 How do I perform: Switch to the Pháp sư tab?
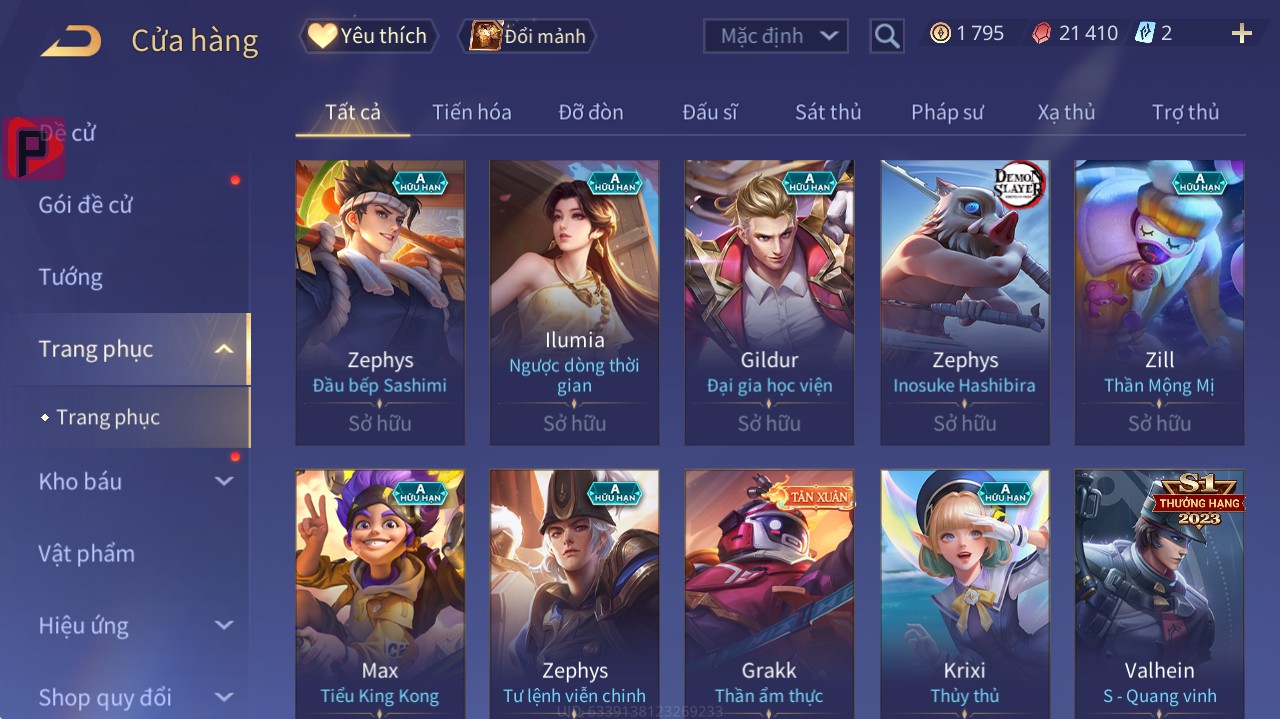[x=947, y=112]
